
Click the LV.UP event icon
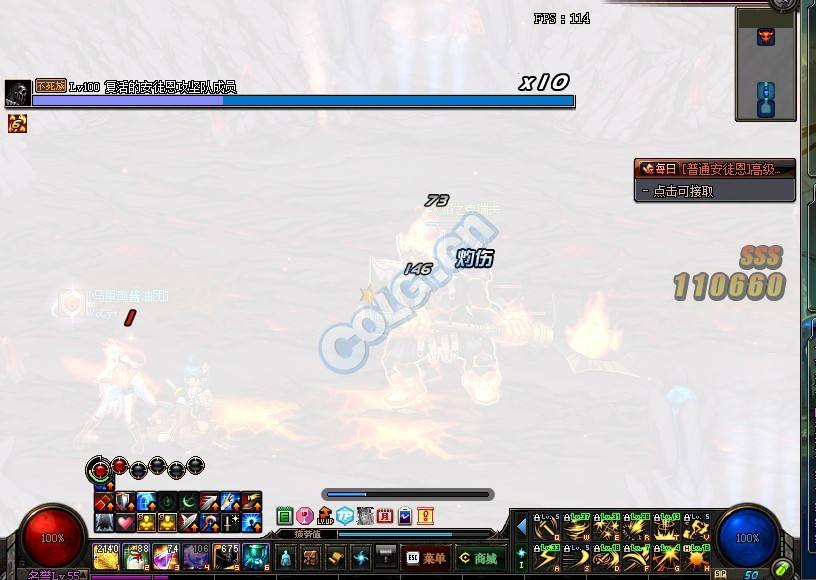click(x=325, y=516)
